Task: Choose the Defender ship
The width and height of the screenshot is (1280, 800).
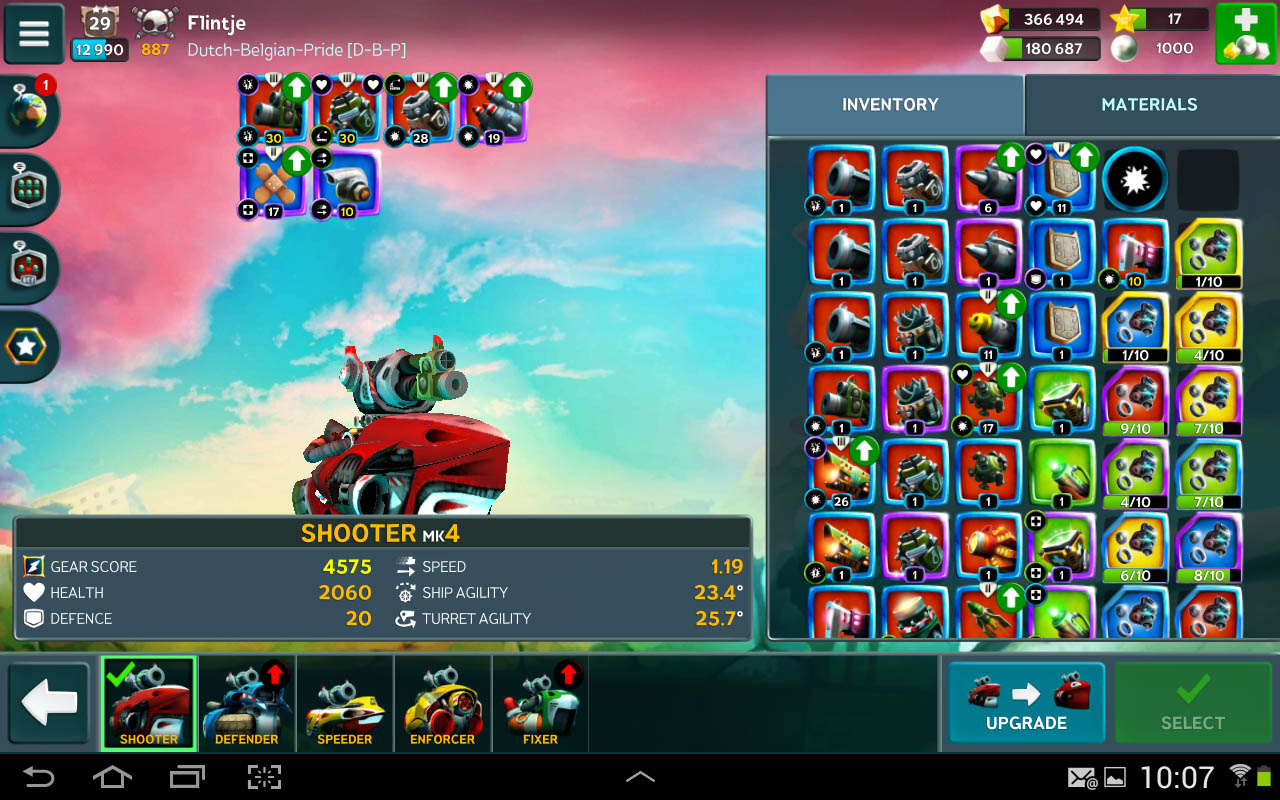Action: pyautogui.click(x=247, y=704)
